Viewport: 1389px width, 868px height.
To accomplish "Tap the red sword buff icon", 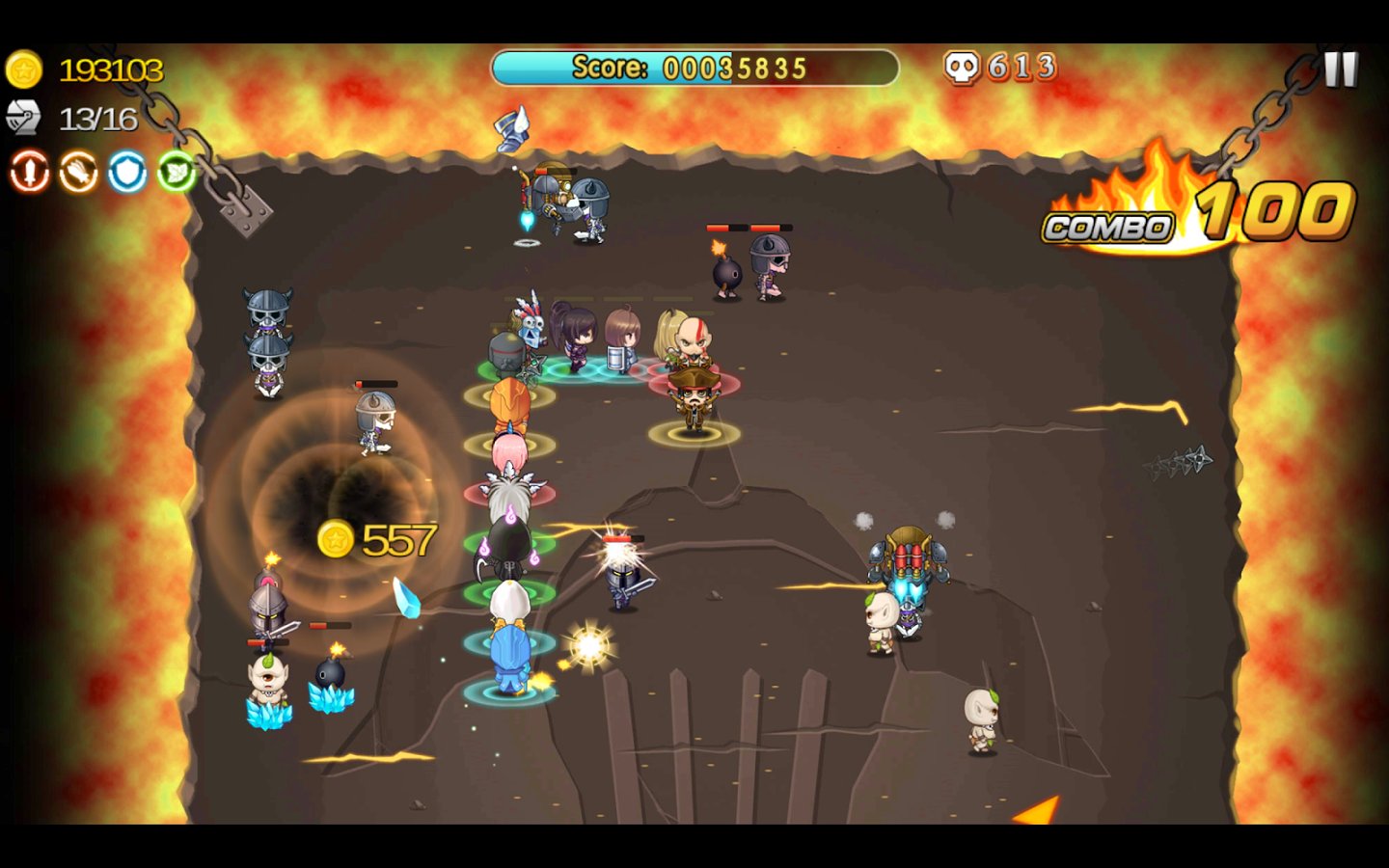I will [x=29, y=173].
